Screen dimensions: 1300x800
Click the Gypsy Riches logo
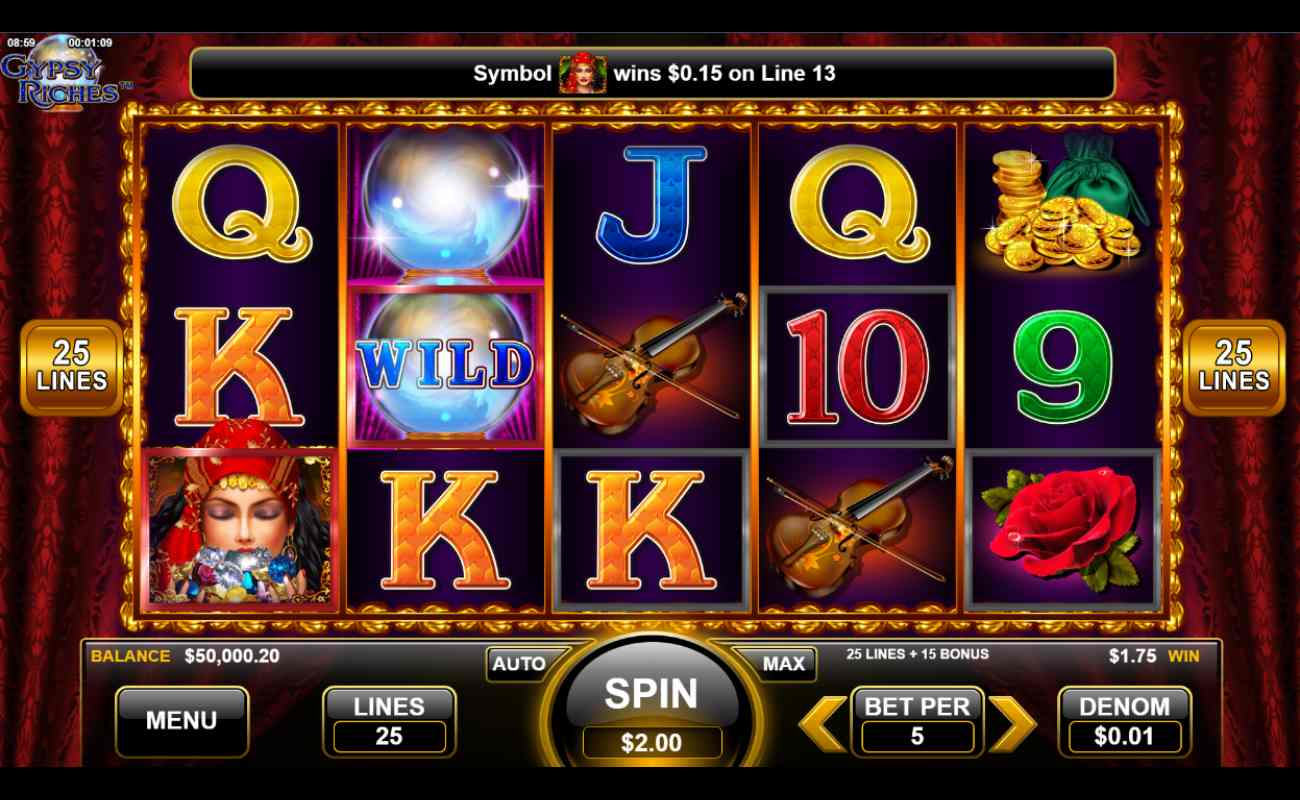63,78
